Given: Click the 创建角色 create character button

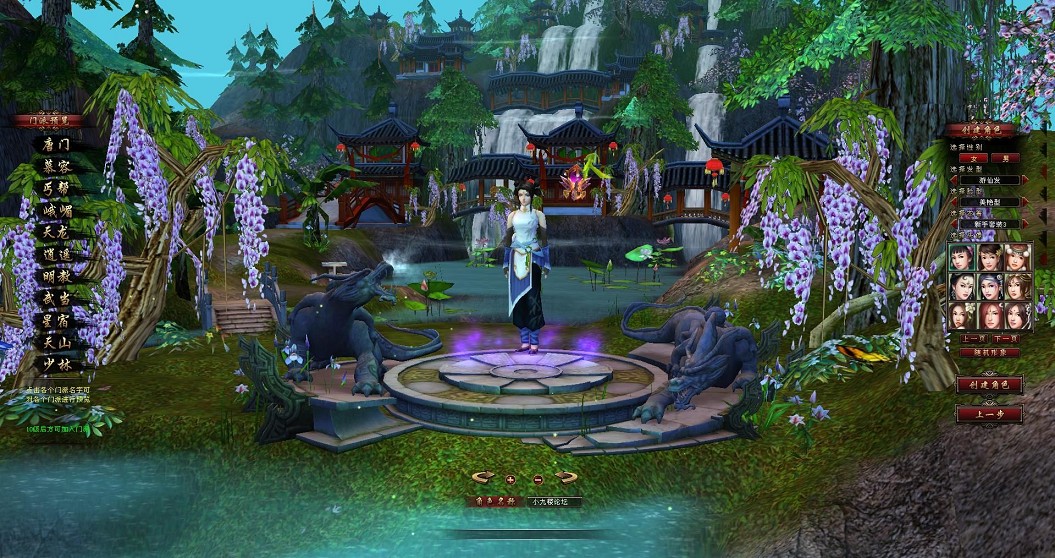Looking at the screenshot, I should click(x=988, y=384).
